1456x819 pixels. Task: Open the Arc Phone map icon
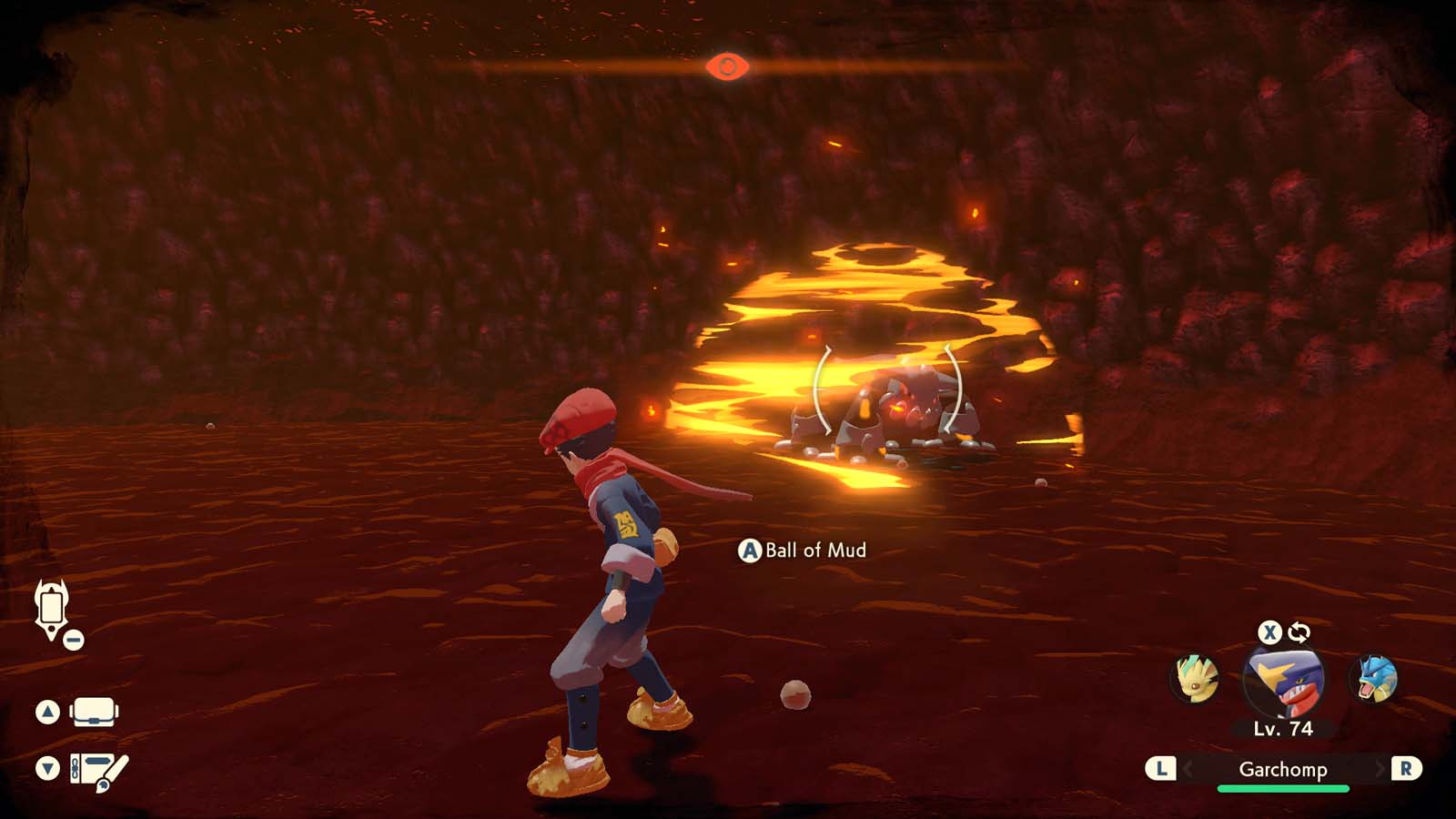[51, 608]
